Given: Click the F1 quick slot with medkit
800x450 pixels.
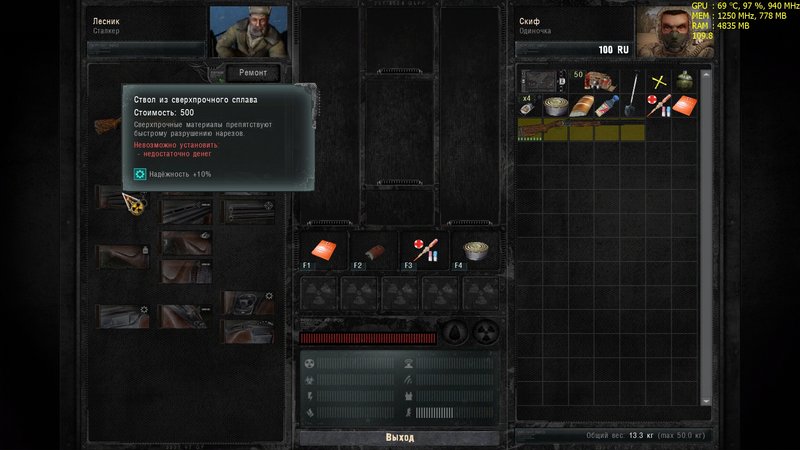Looking at the screenshot, I should 320,250.
